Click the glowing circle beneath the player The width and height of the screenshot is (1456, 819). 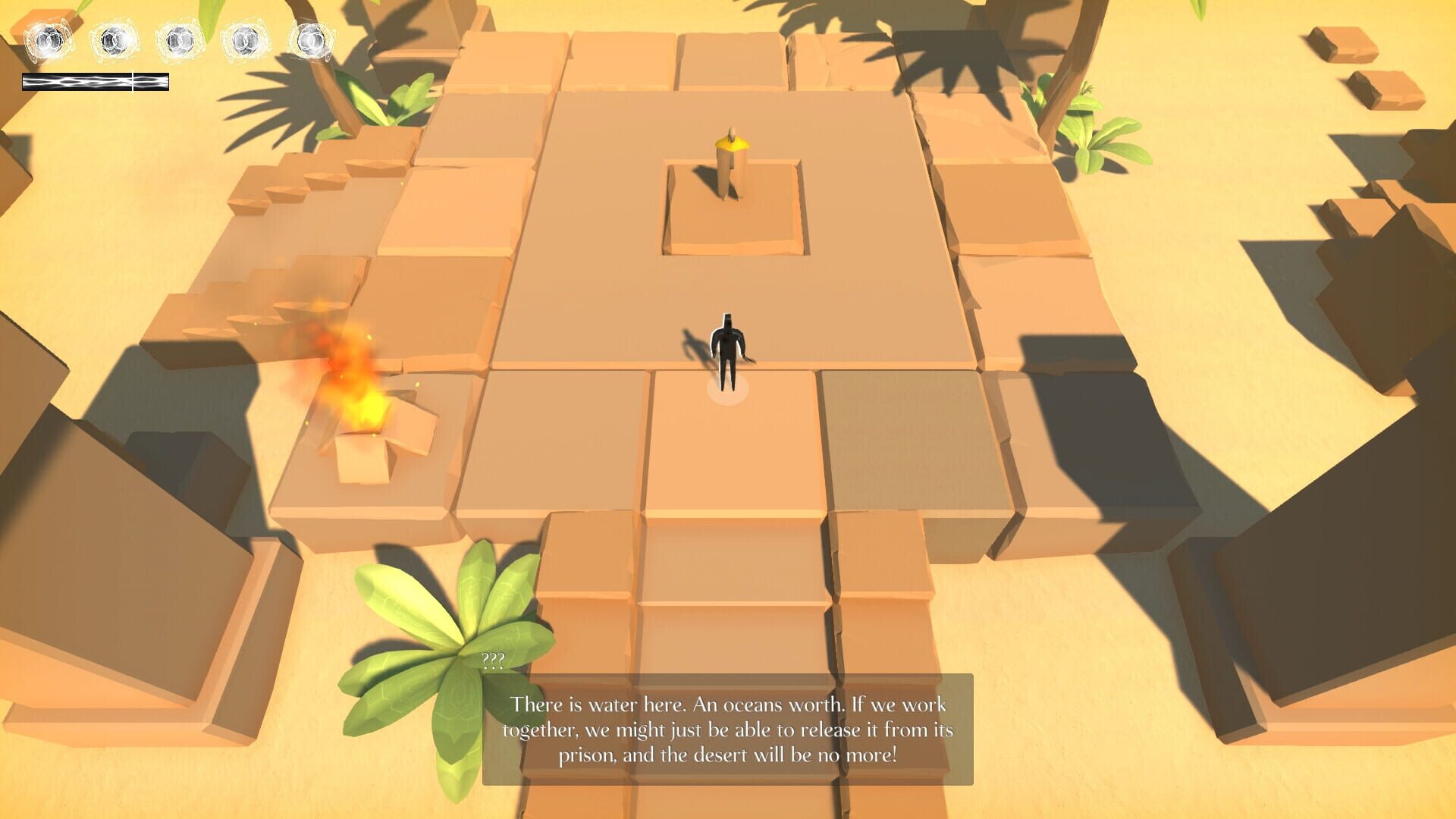[726, 391]
